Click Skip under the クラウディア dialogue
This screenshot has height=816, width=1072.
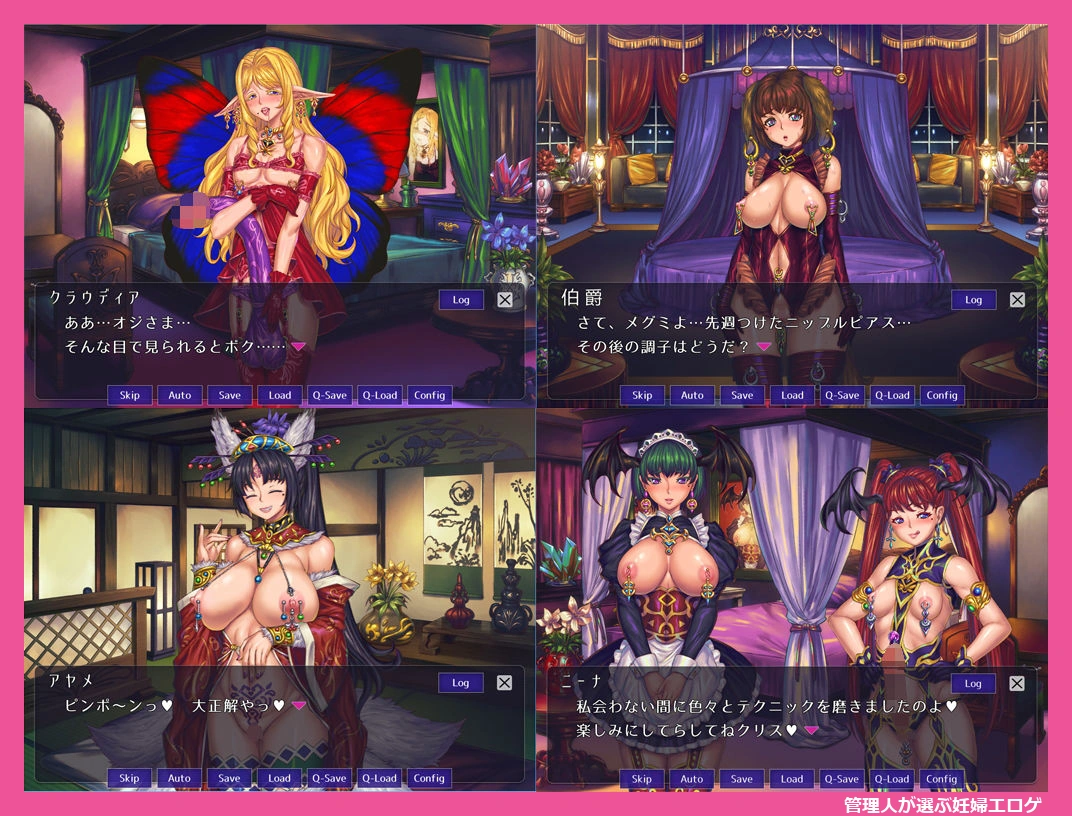point(130,395)
